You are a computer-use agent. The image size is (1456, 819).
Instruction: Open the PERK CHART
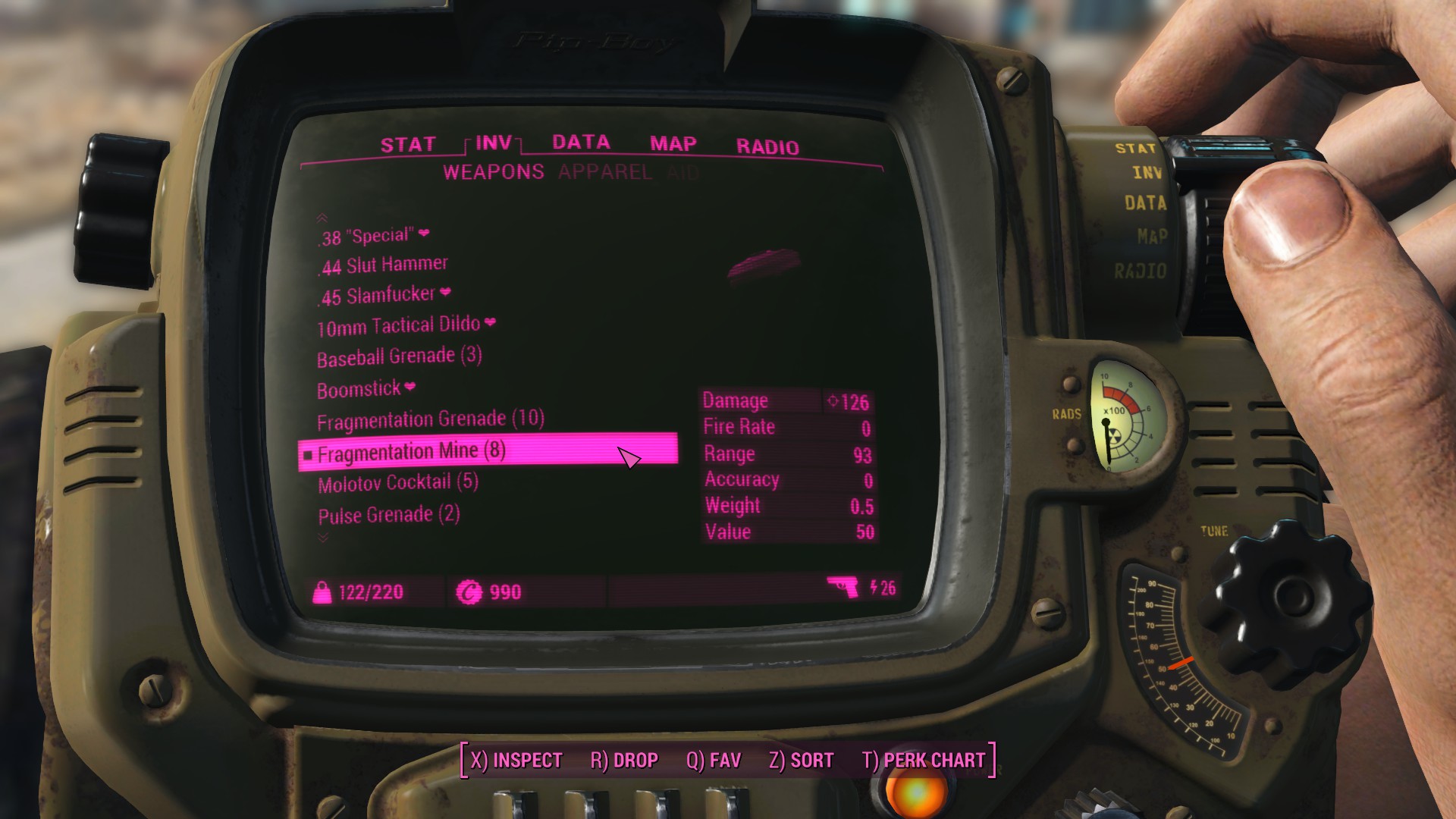click(923, 760)
